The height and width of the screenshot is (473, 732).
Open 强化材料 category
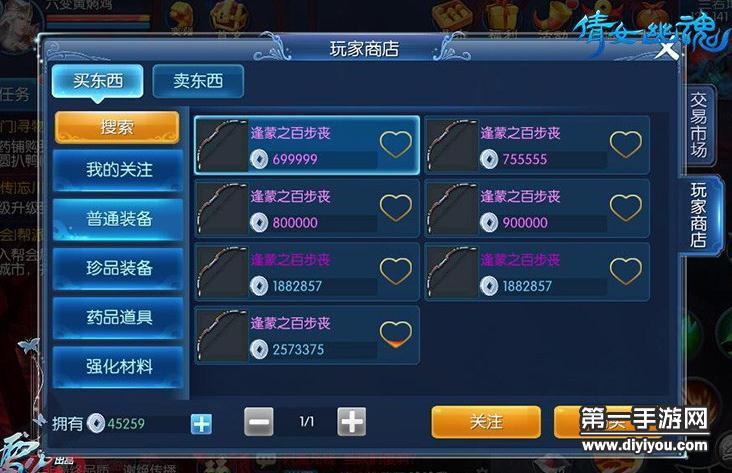click(119, 366)
